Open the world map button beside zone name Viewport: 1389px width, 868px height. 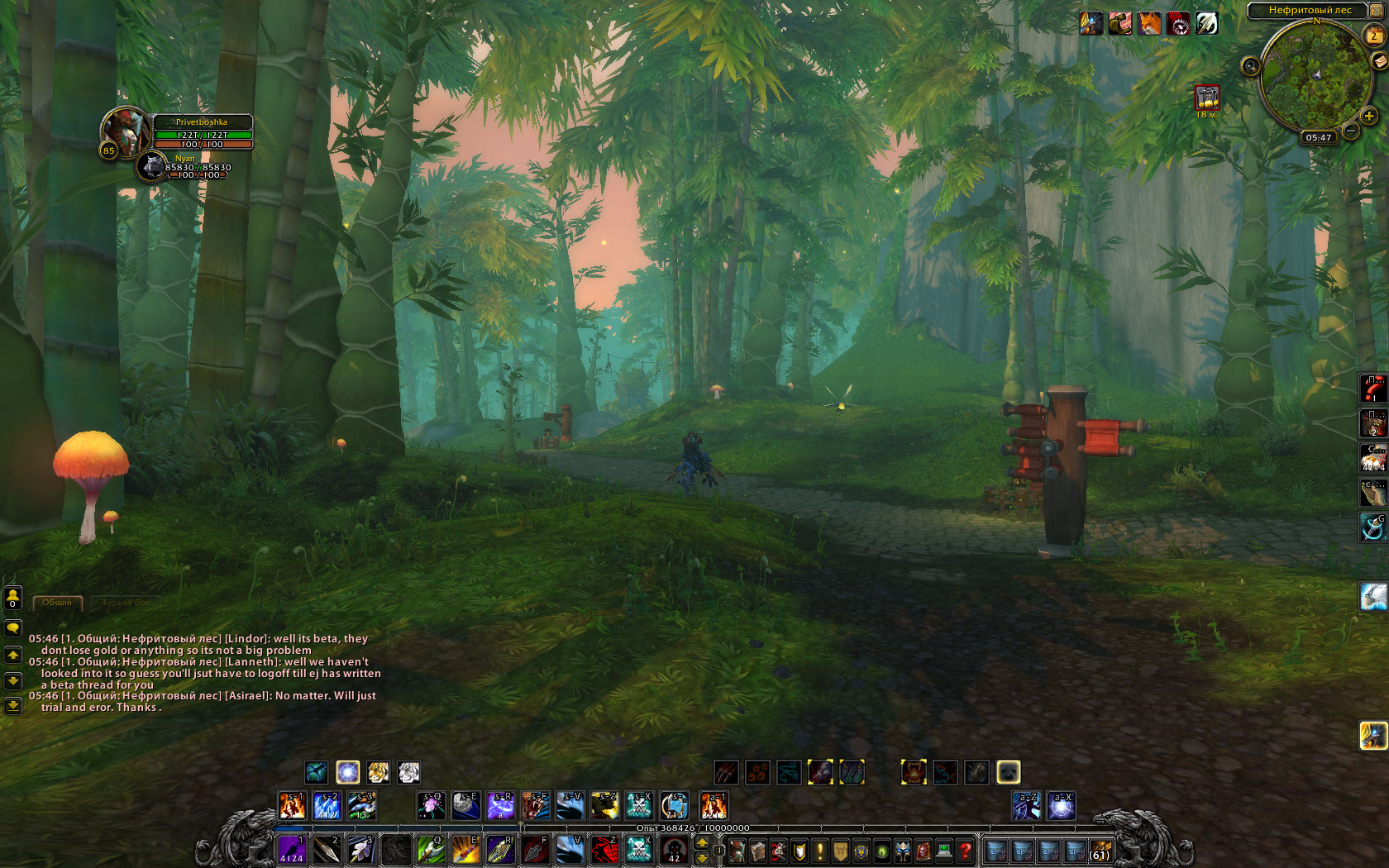1377,10
